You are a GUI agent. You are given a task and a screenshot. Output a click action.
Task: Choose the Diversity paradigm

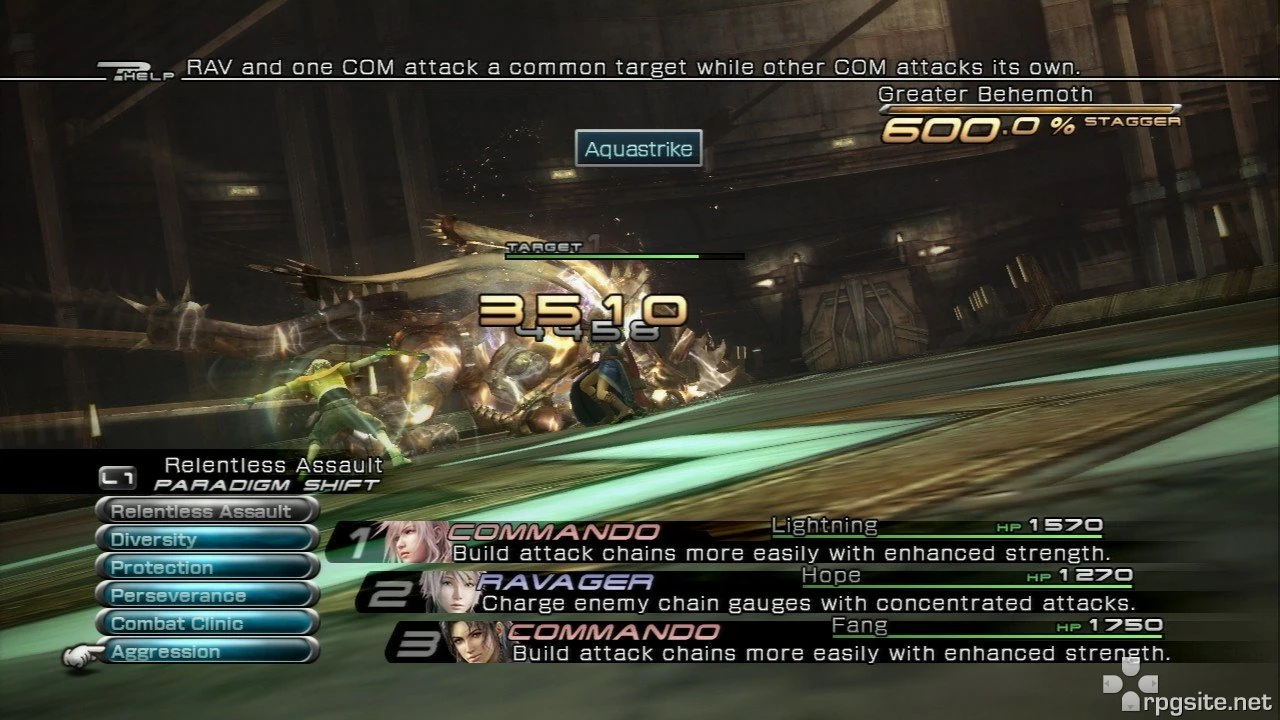[x=205, y=538]
